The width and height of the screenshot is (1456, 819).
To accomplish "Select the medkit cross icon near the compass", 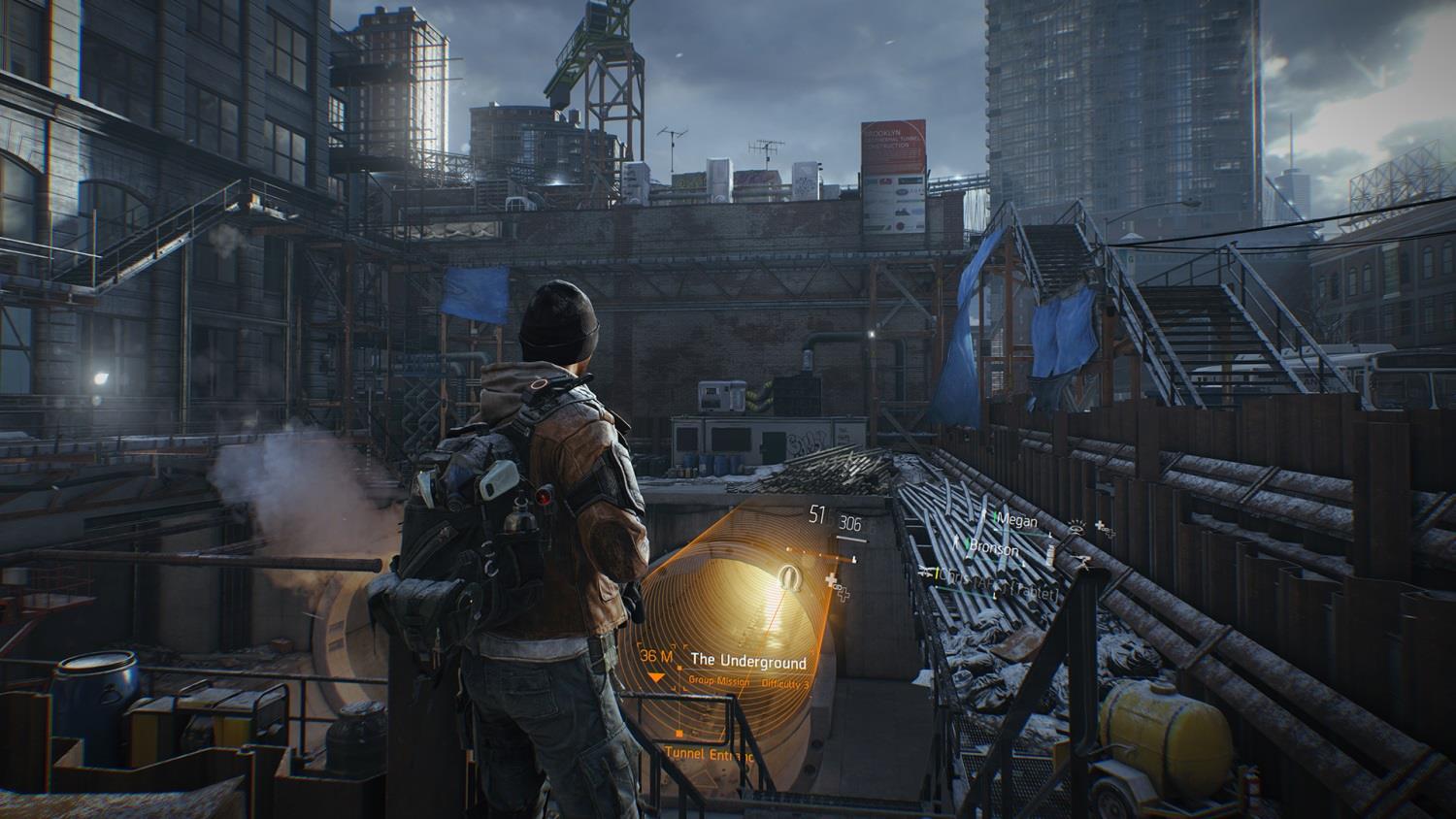I will (x=830, y=578).
